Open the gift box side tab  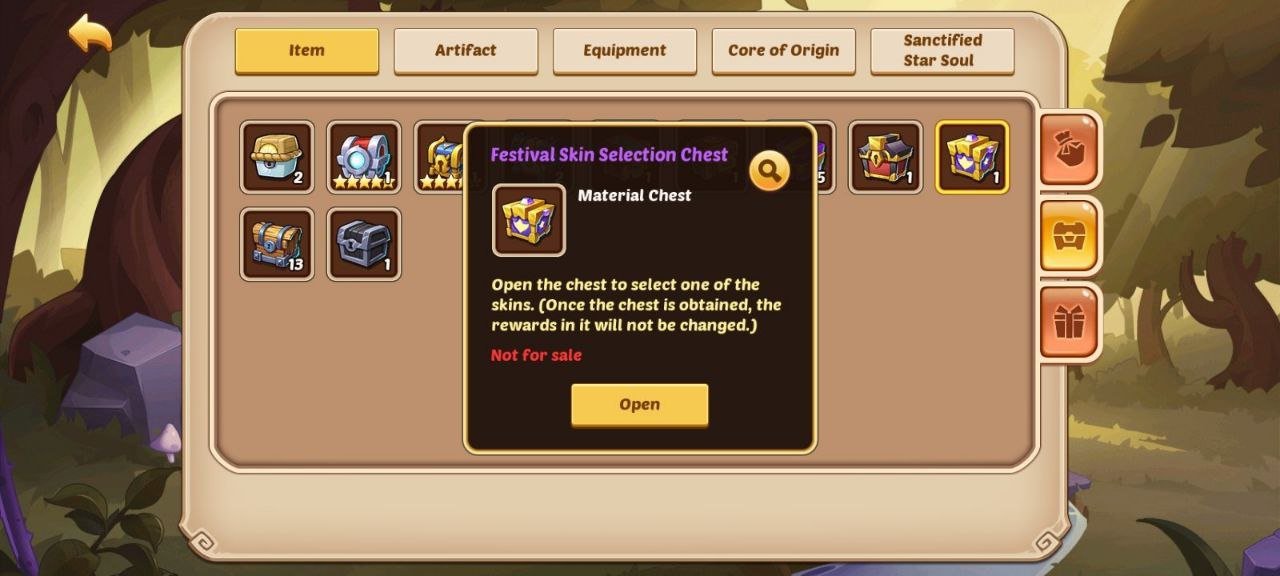click(x=1069, y=322)
